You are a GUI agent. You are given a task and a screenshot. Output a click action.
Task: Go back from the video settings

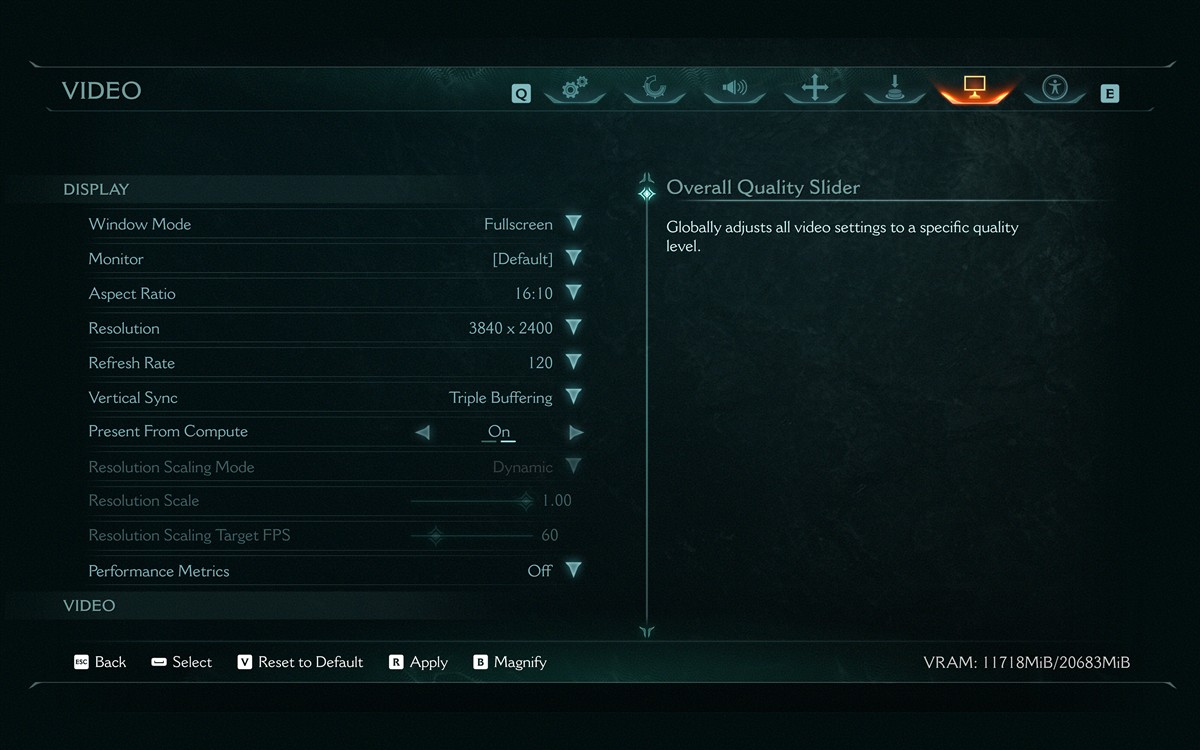coord(100,662)
